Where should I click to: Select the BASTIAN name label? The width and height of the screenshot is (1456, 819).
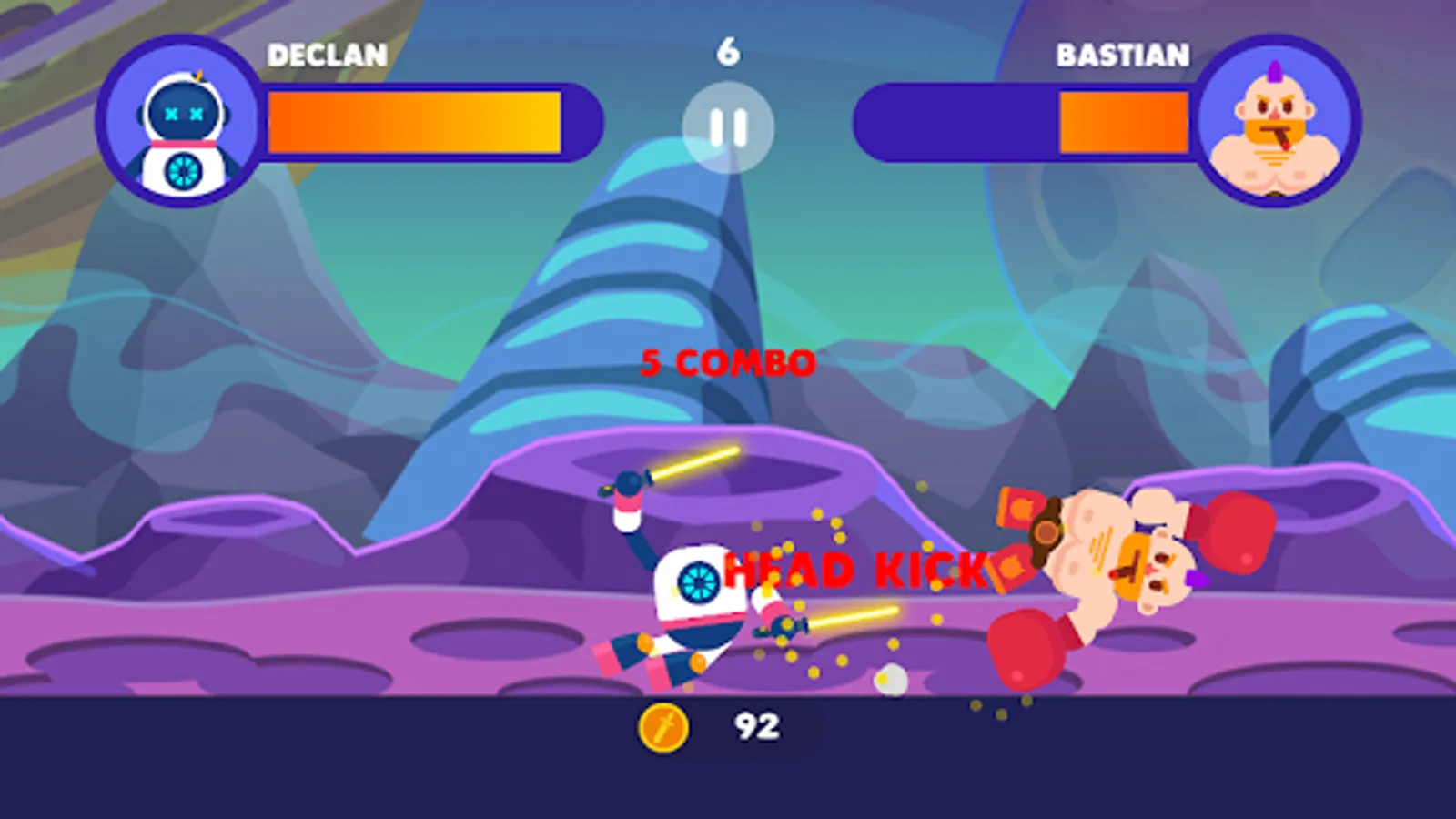tap(1121, 56)
